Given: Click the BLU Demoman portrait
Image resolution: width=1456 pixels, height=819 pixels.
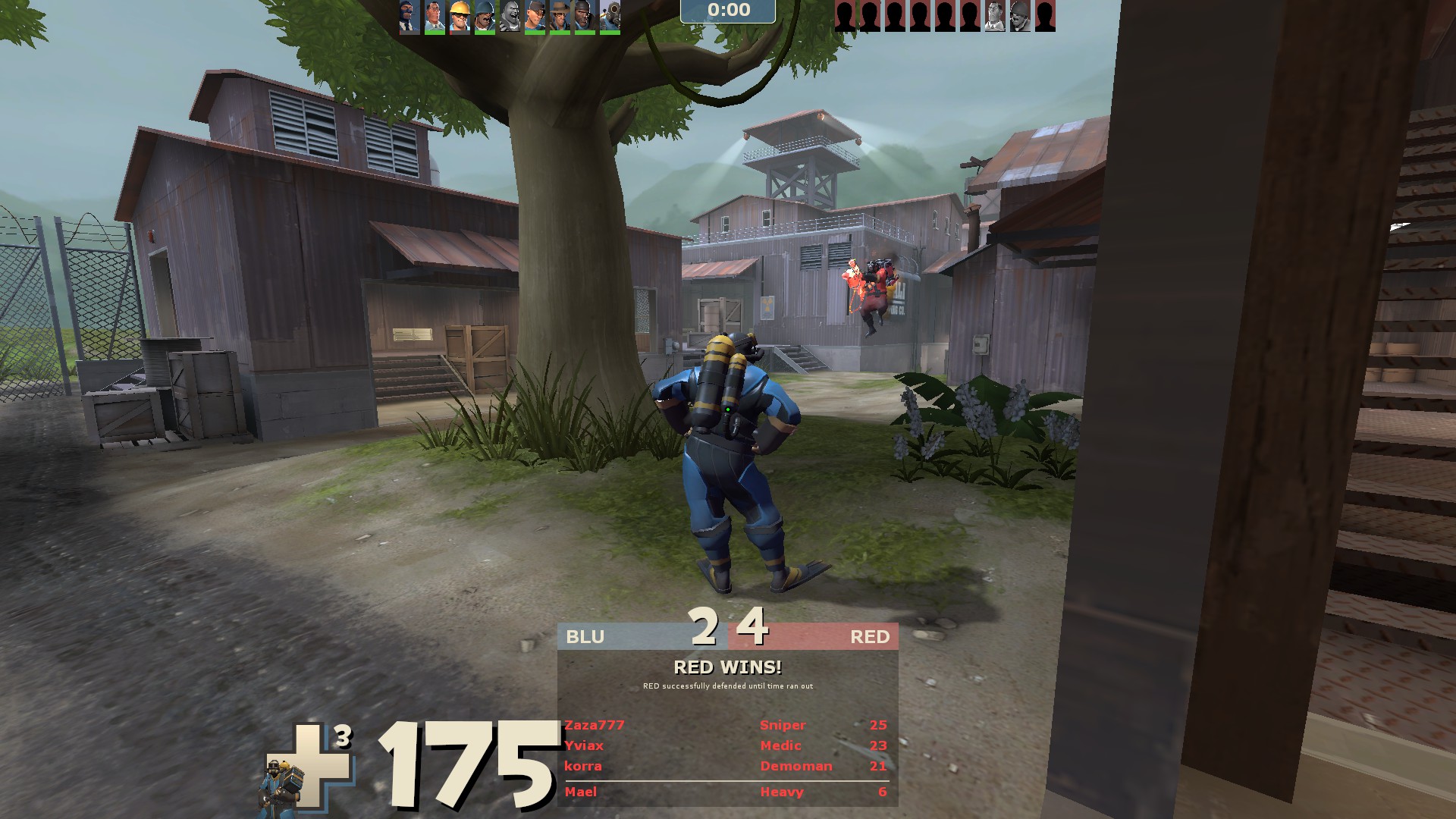Looking at the screenshot, I should pos(585,16).
